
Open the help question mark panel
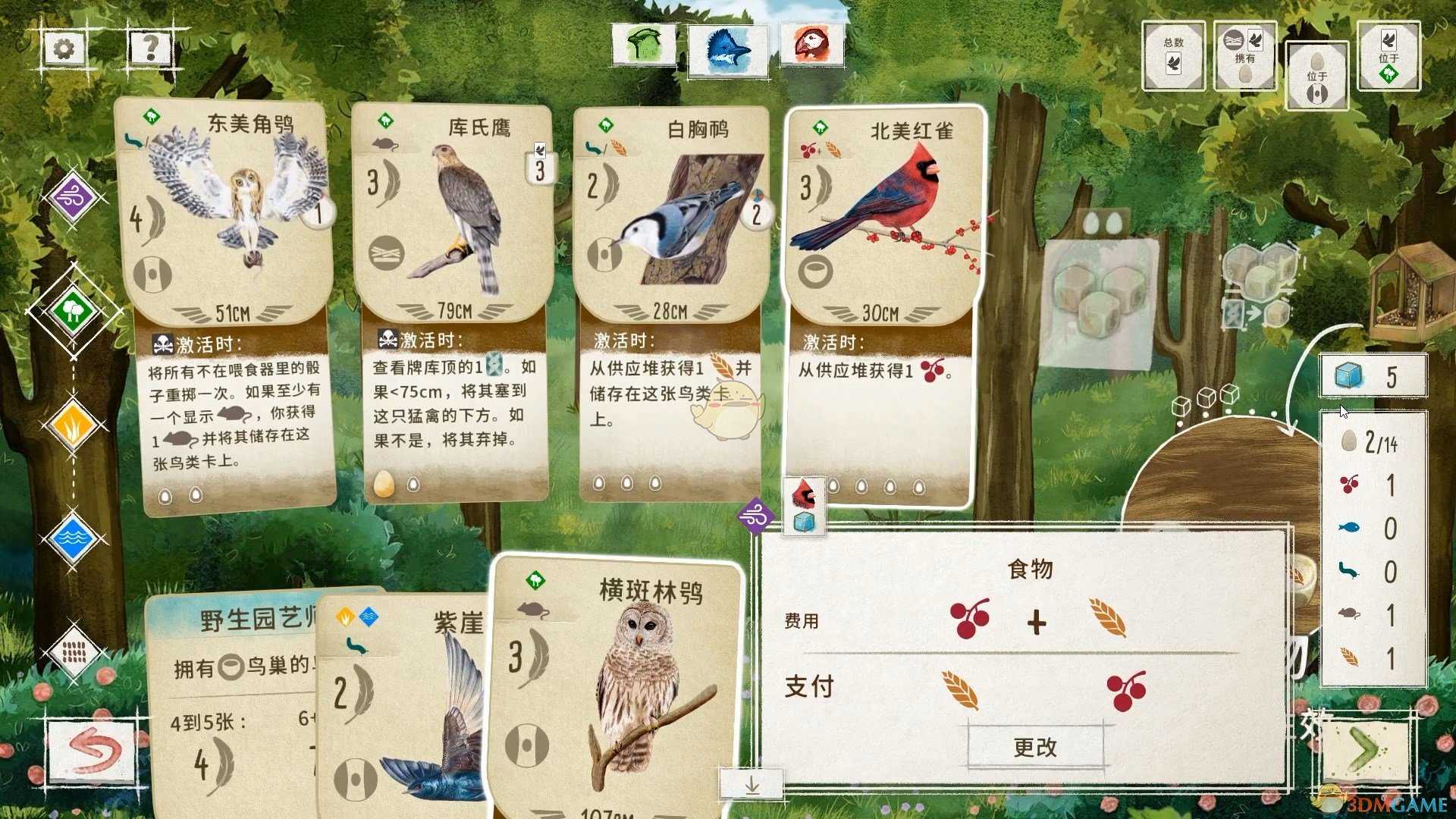tap(149, 47)
